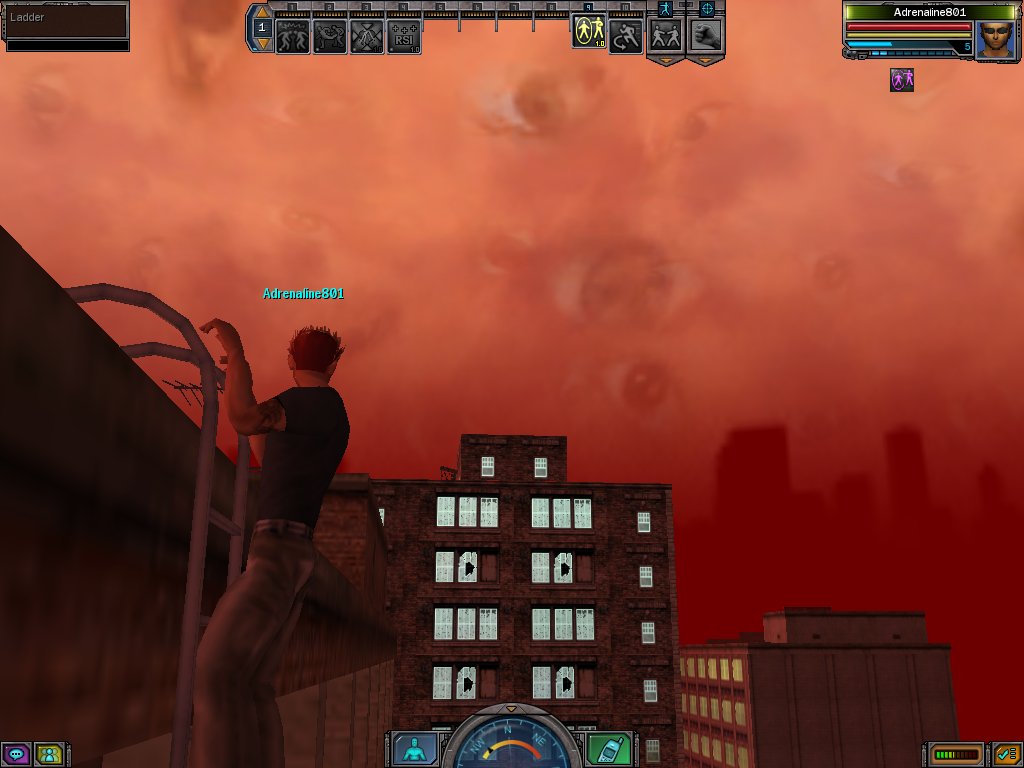Select the purple figures buff icon

(x=902, y=80)
